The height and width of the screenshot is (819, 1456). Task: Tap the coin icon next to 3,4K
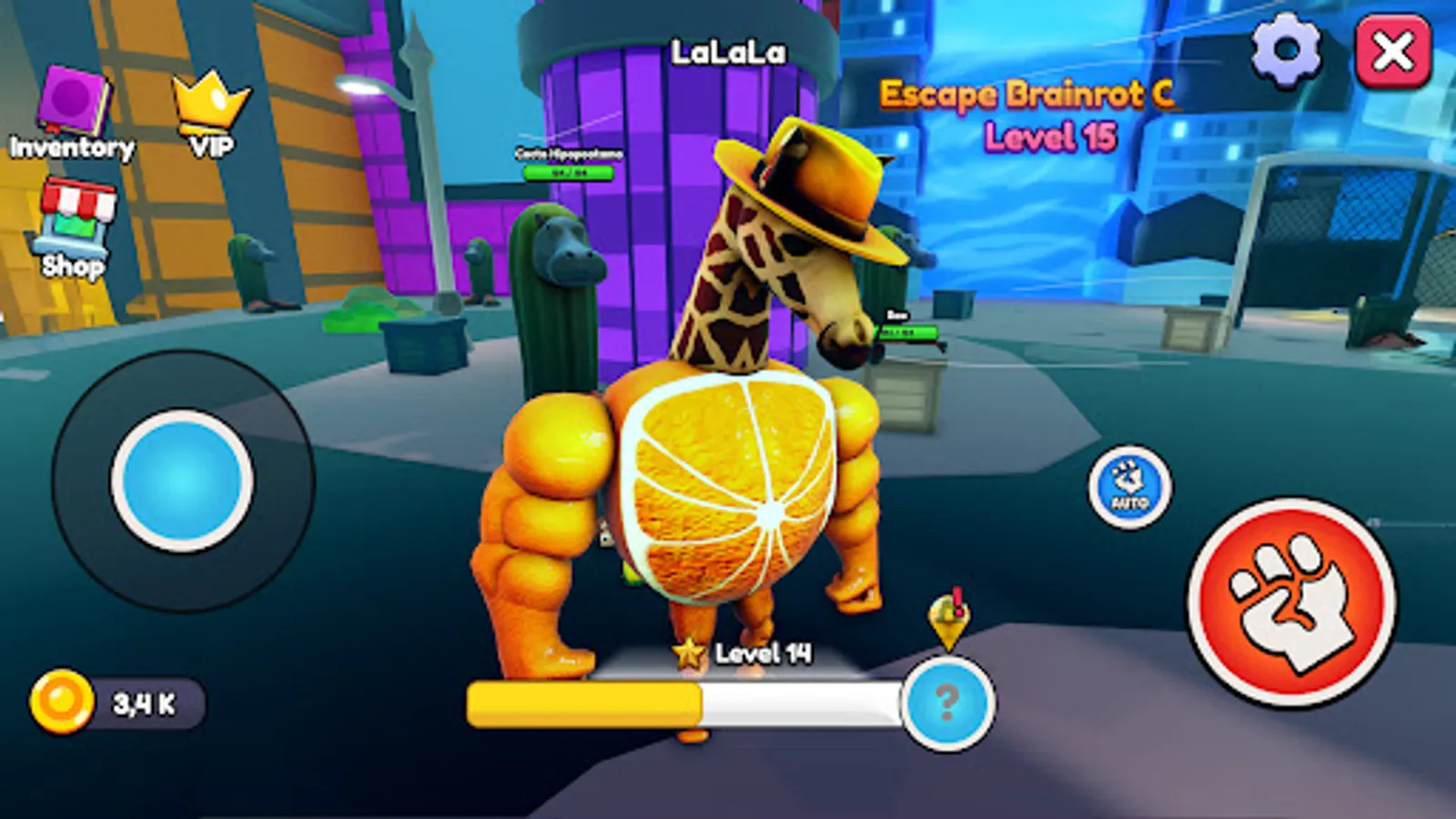click(60, 701)
